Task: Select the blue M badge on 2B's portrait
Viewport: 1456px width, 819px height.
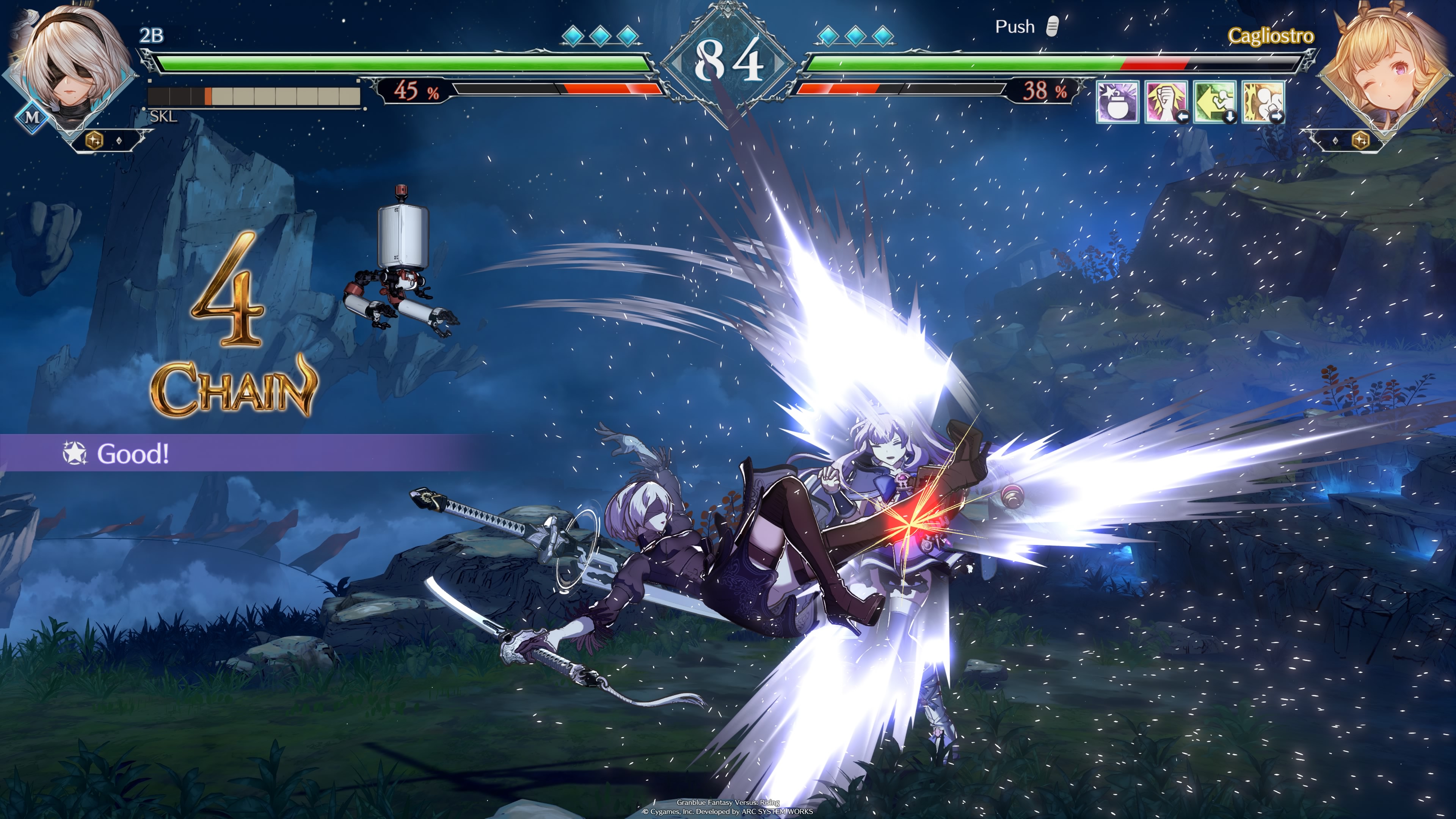Action: pos(32,118)
